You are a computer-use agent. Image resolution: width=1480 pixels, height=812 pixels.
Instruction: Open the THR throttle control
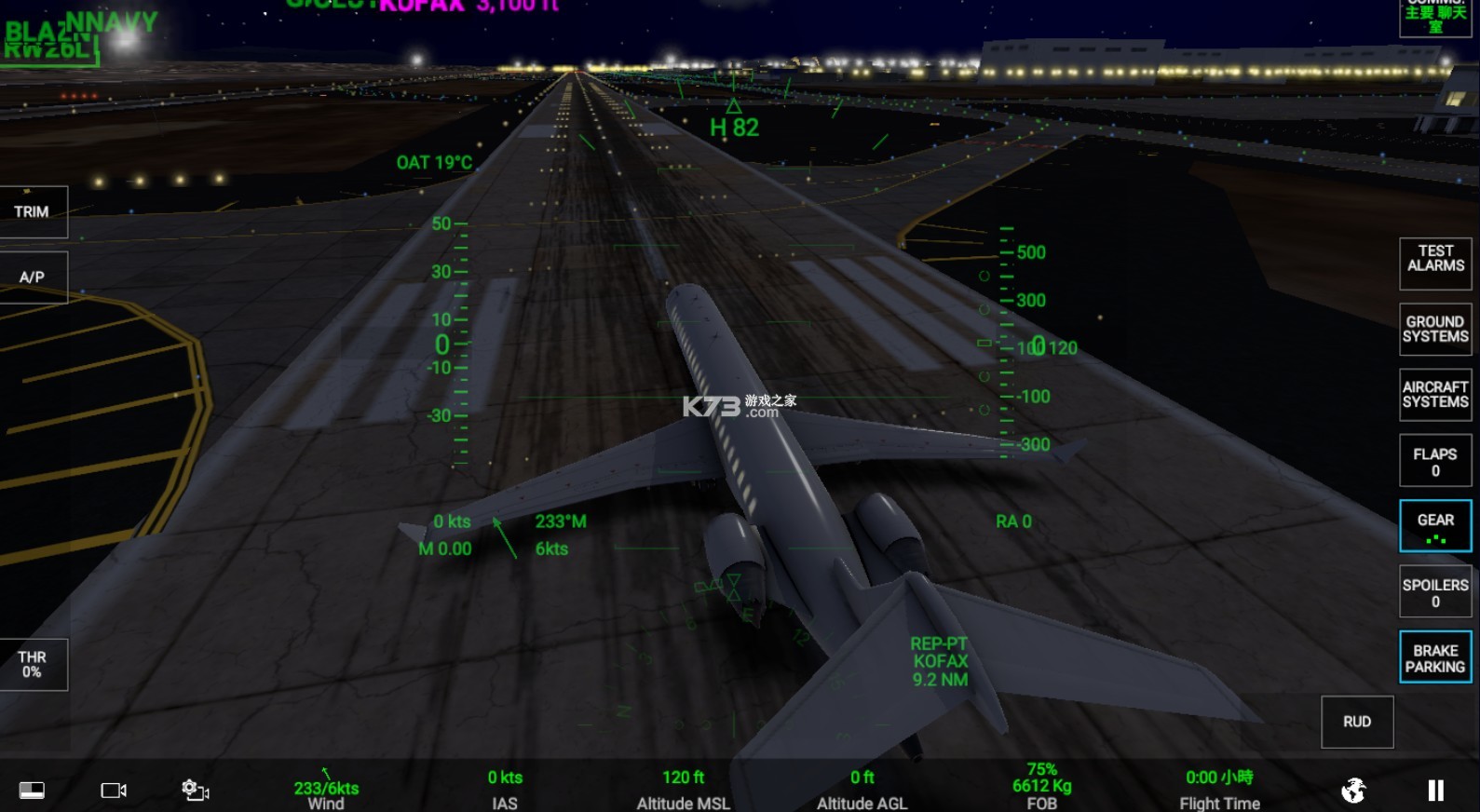tap(34, 664)
